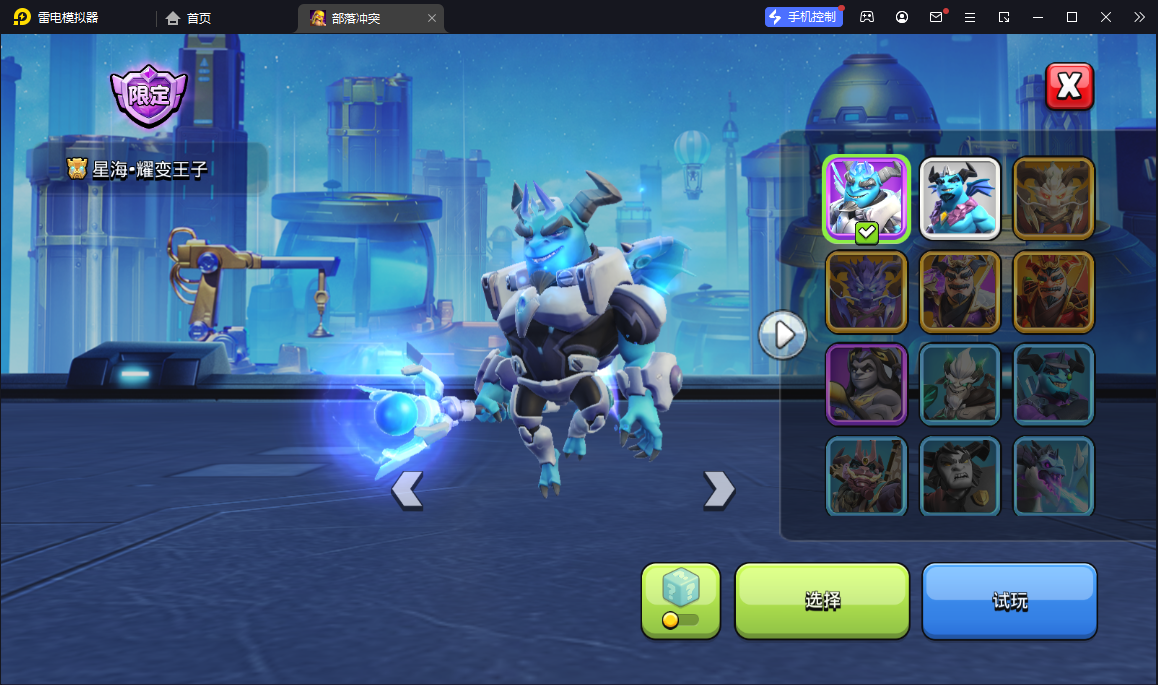Screen dimensions: 1158x685
Task: Select the equipped skin with the green checkmark
Action: (x=866, y=199)
